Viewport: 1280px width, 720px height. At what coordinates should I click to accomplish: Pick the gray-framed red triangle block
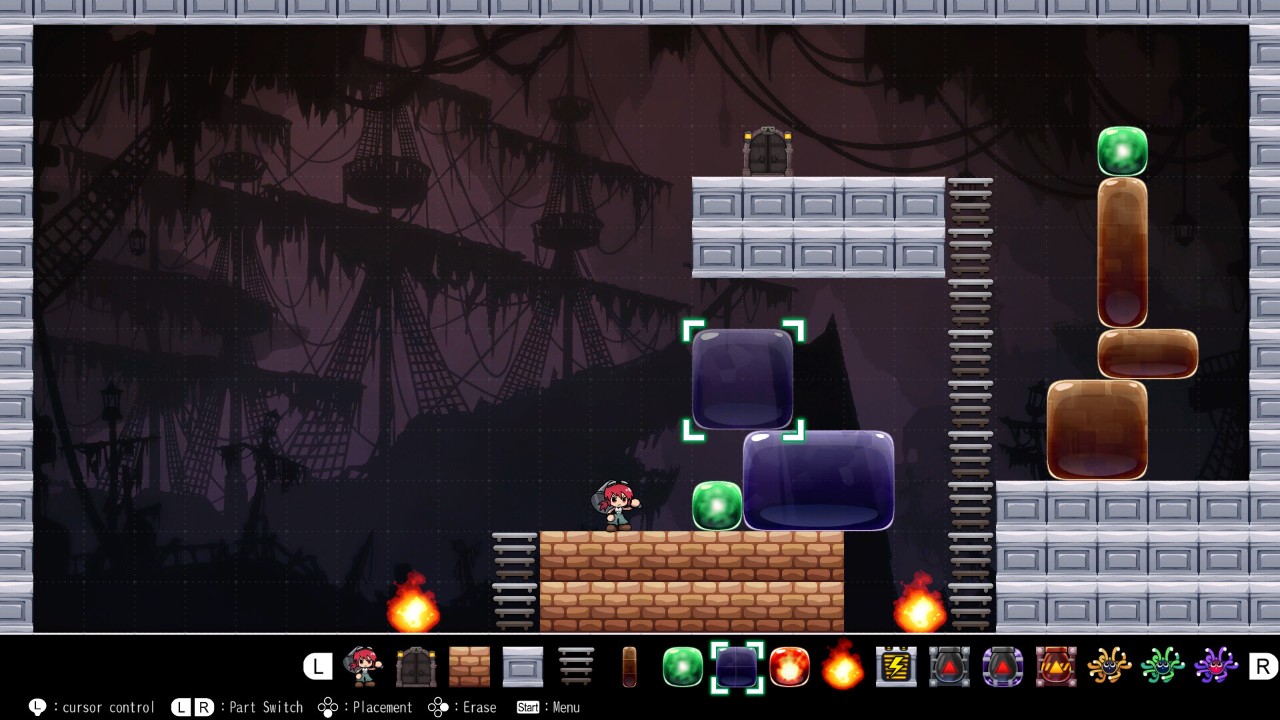949,666
